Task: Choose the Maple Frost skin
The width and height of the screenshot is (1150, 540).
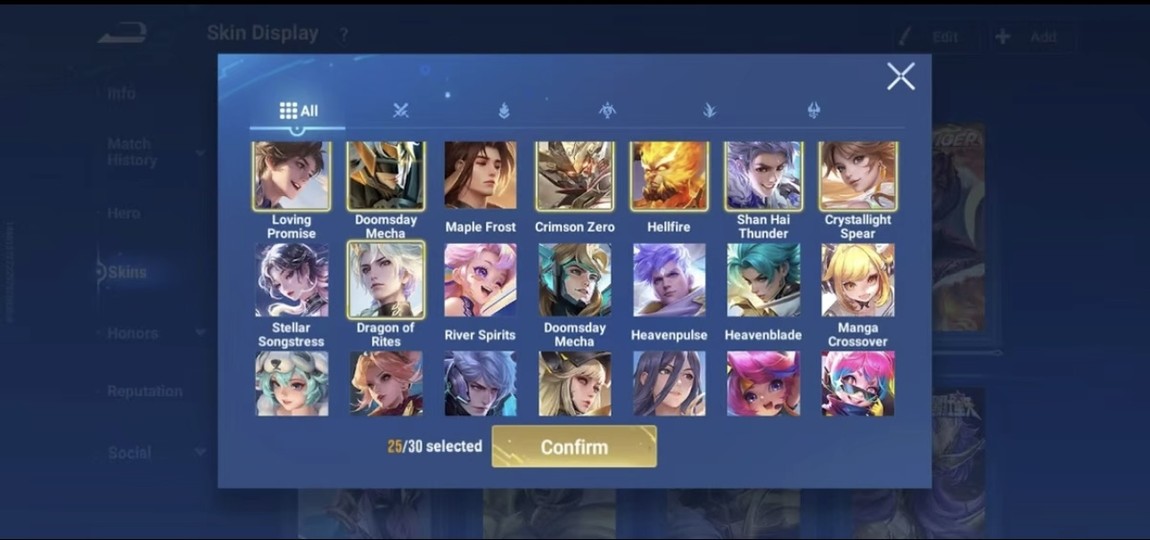Action: pos(480,177)
